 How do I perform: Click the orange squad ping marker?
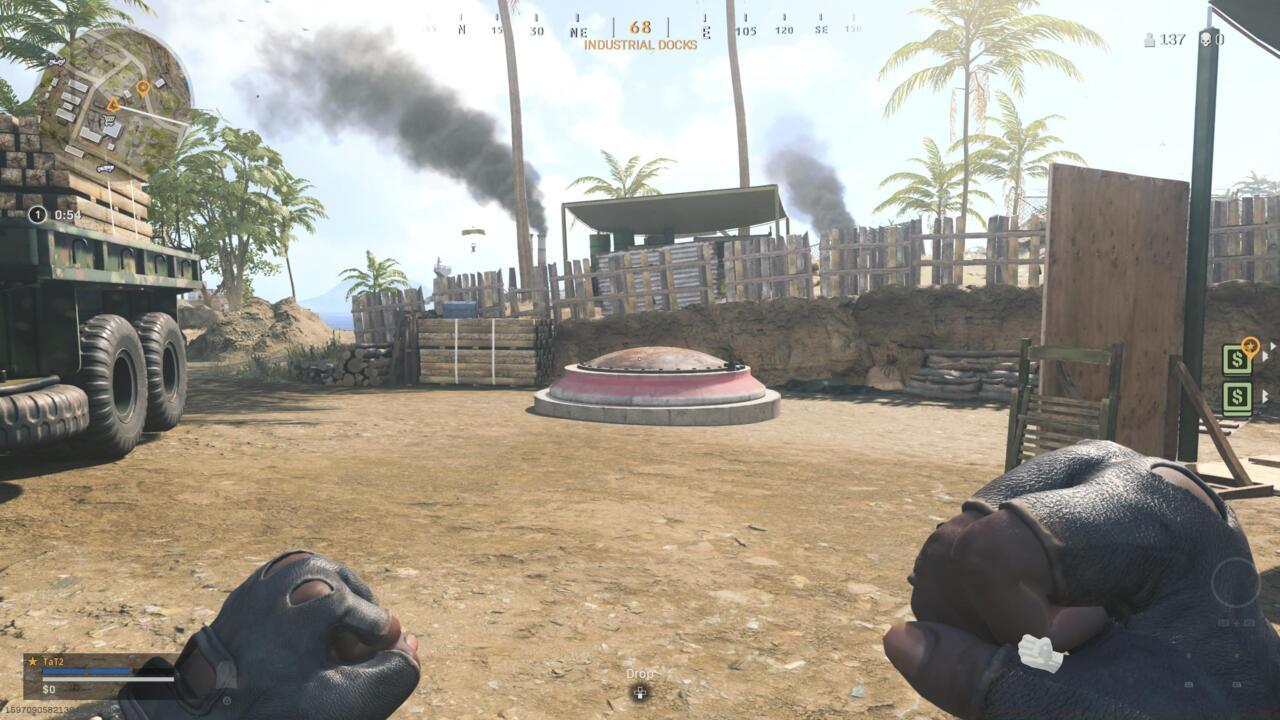point(1249,347)
